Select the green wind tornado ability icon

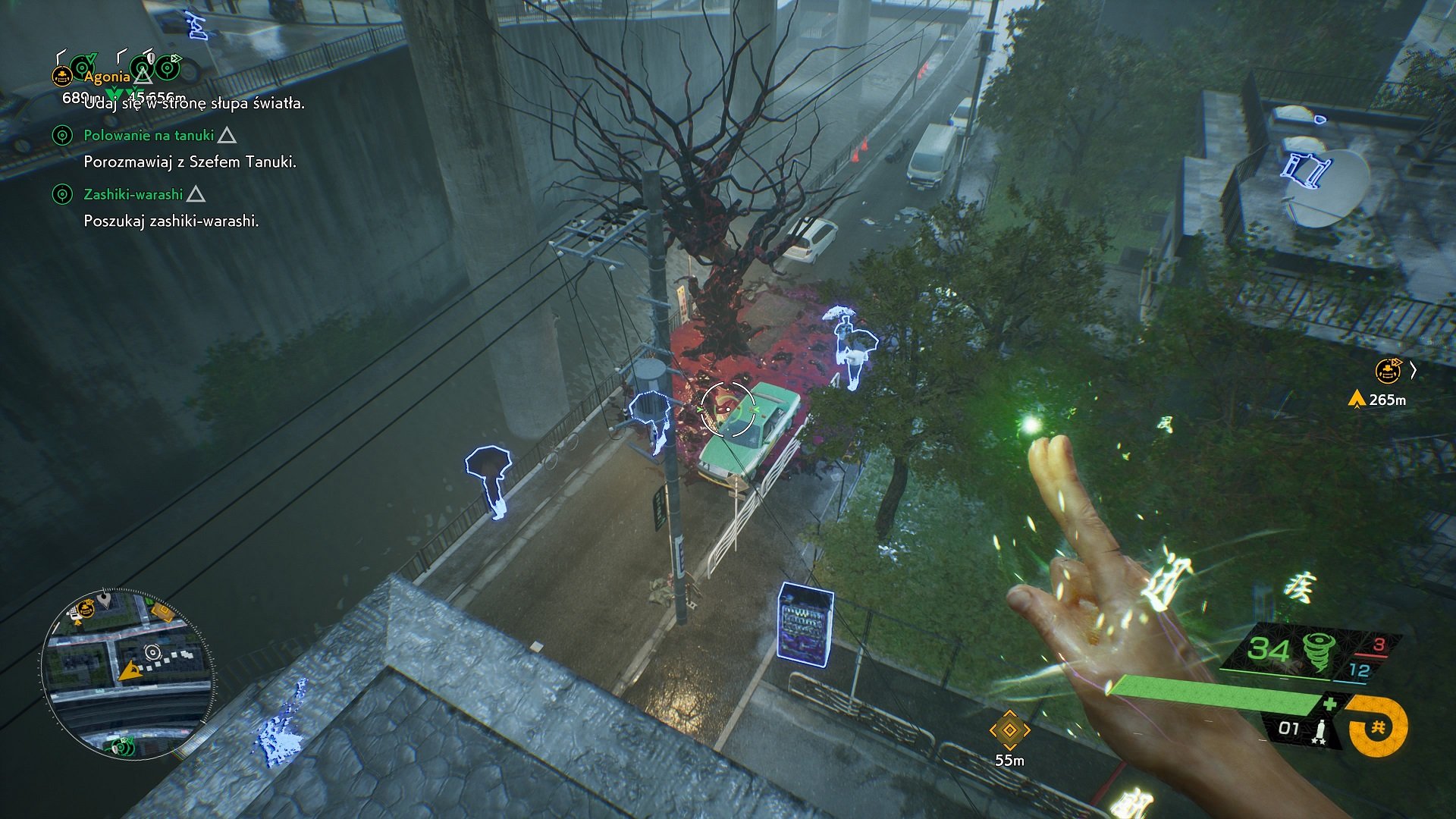tap(1319, 651)
